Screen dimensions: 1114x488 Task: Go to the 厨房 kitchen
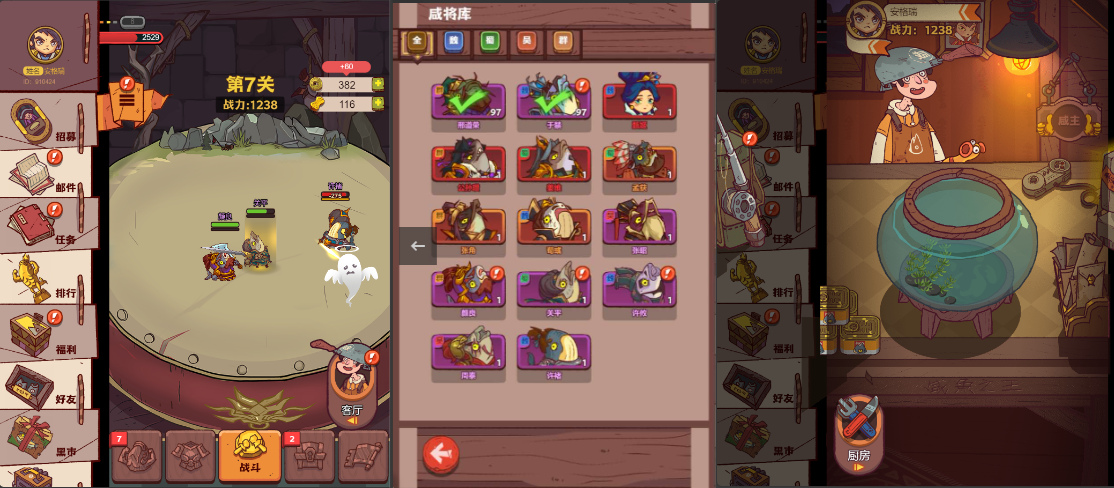pyautogui.click(x=858, y=431)
